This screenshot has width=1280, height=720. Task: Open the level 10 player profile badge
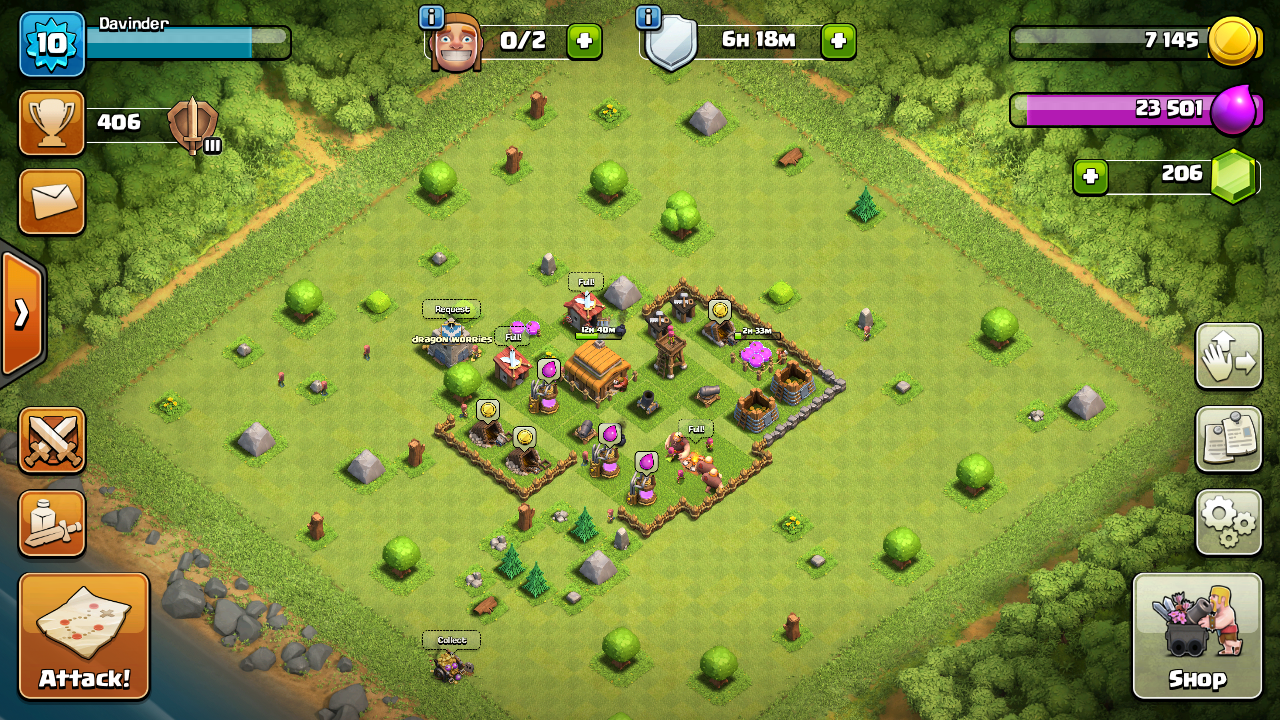pos(52,44)
